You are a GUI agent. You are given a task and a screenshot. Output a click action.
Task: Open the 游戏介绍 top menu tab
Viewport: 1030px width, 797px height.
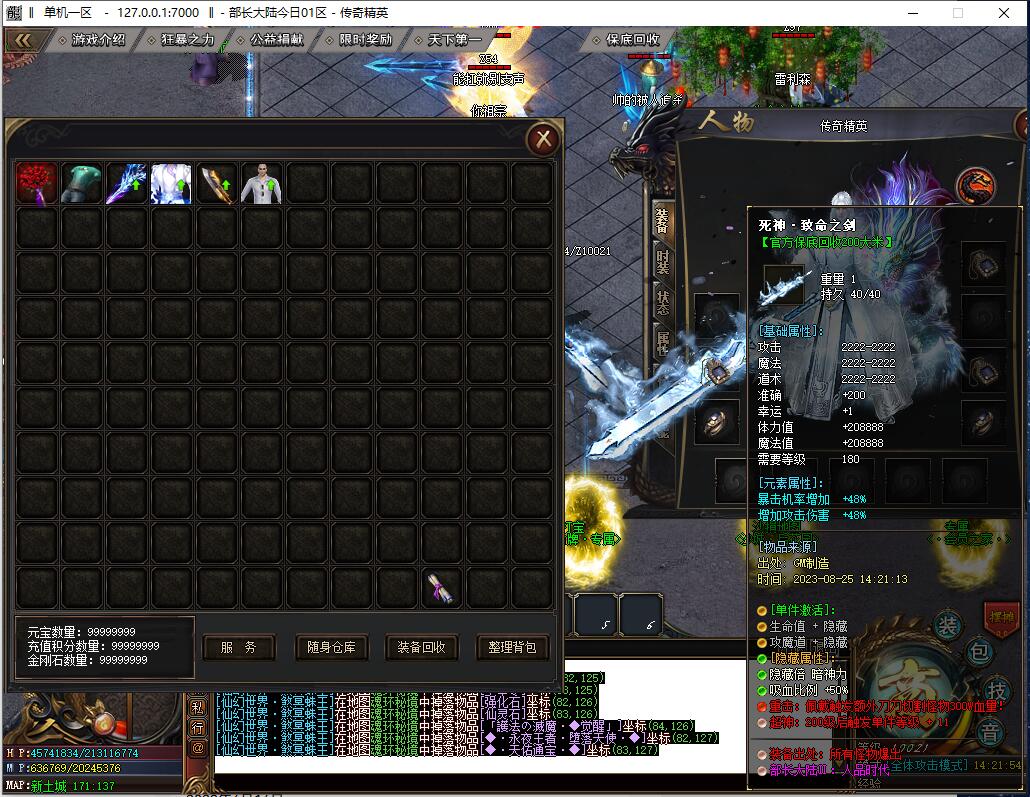coord(98,40)
